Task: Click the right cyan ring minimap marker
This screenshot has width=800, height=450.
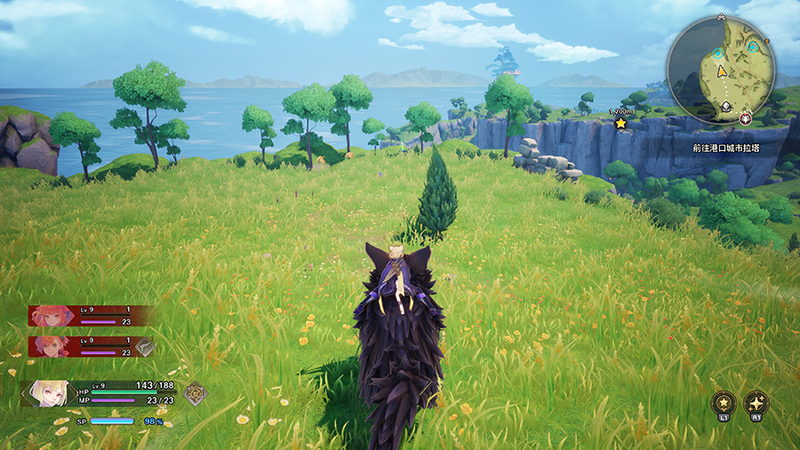Action: coord(754,46)
